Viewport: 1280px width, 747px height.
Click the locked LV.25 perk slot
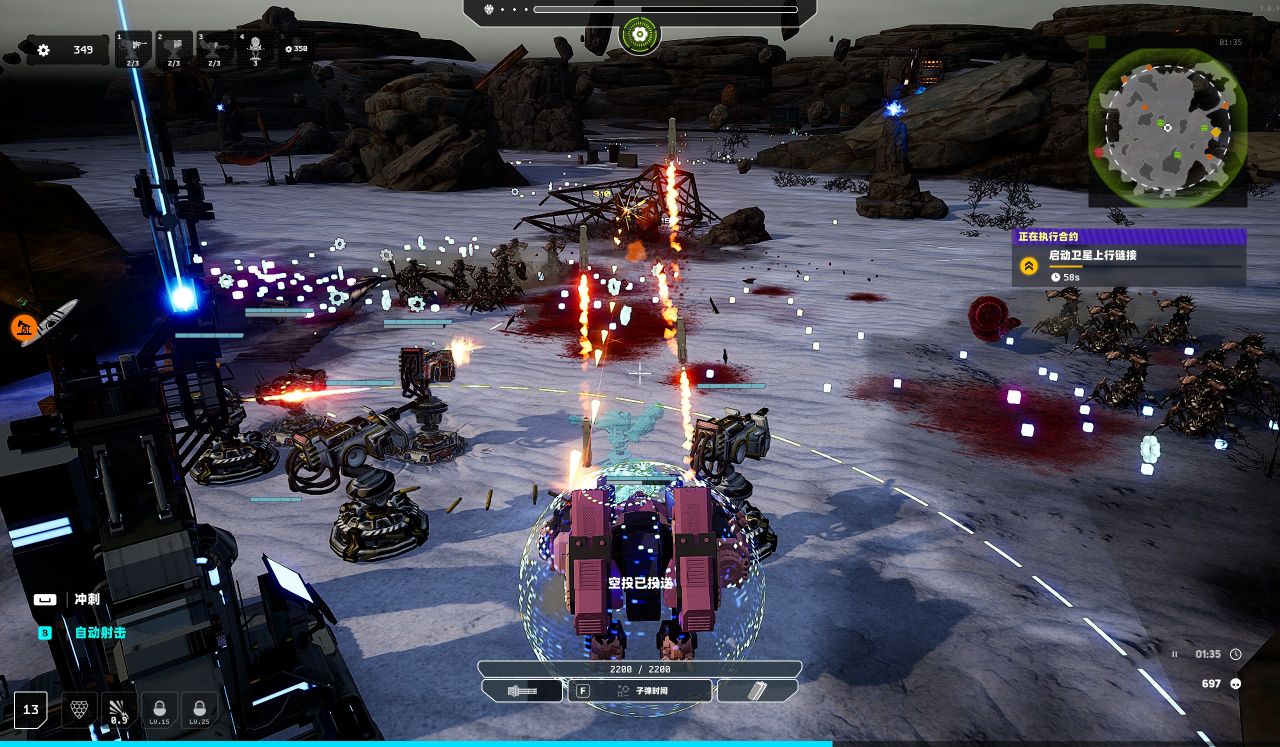click(199, 709)
